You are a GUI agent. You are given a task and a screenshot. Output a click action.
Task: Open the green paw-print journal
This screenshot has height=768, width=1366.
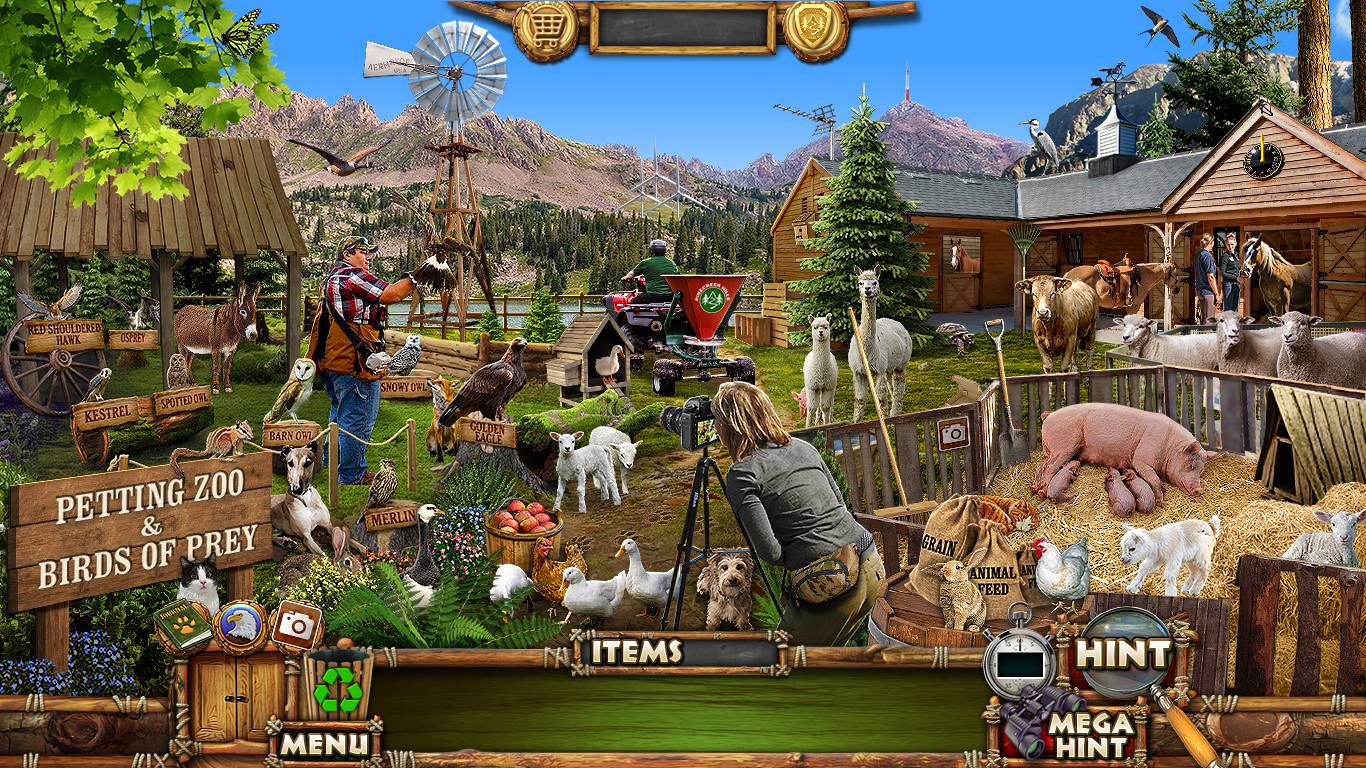(x=183, y=625)
